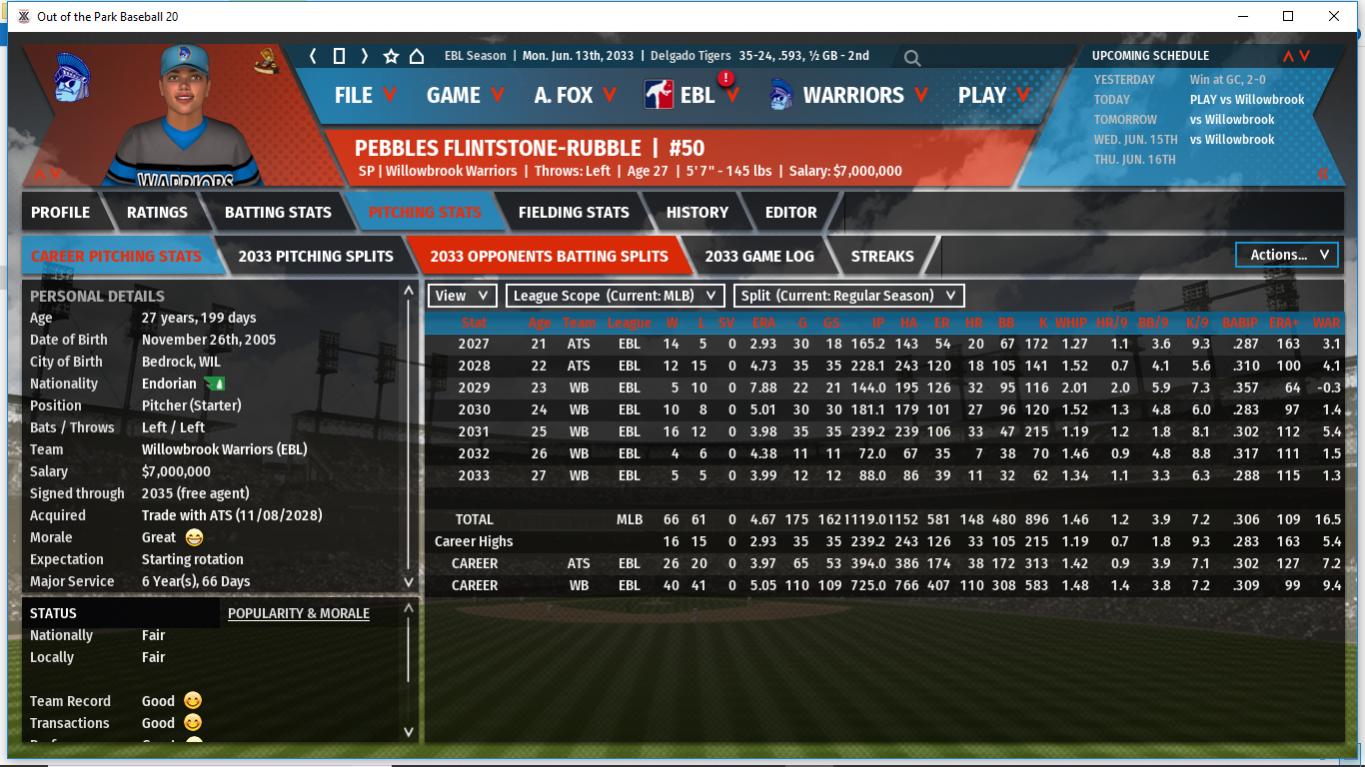This screenshot has width=1365, height=767.
Task: Show the BATTING STATS tab
Action: (278, 212)
